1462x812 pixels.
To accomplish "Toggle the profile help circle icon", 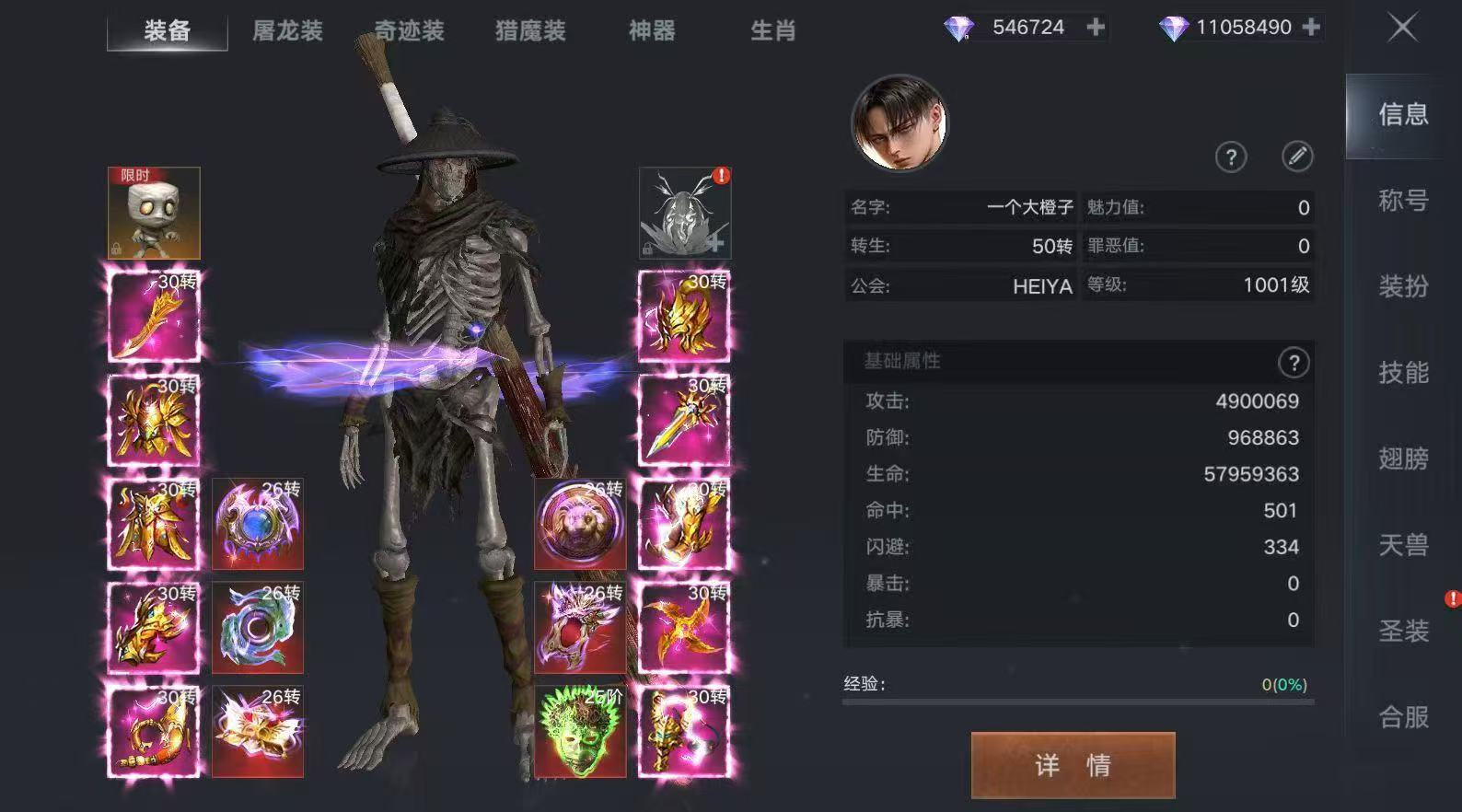I will click(1232, 157).
